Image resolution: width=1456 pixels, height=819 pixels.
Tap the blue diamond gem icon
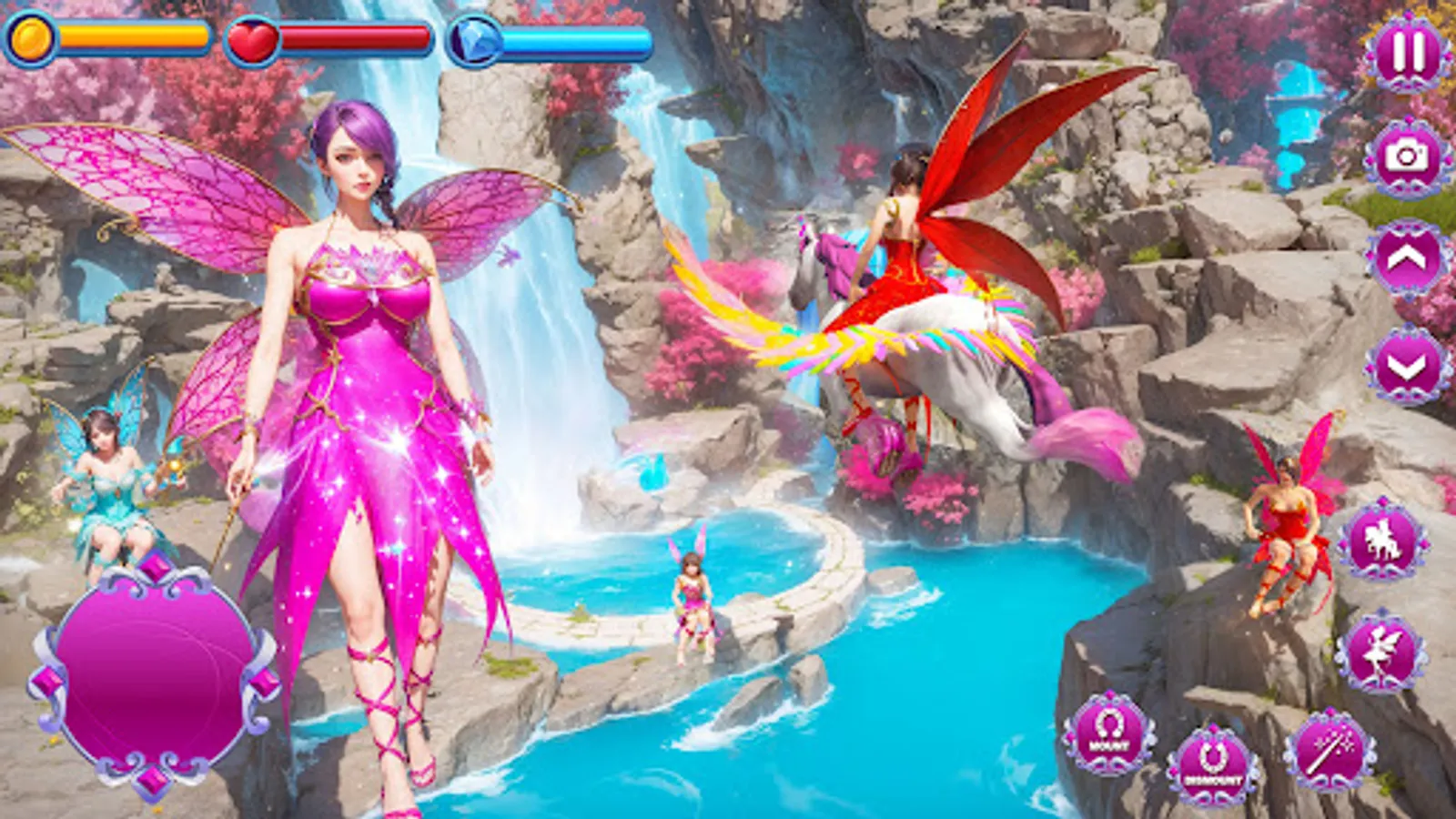pyautogui.click(x=474, y=41)
